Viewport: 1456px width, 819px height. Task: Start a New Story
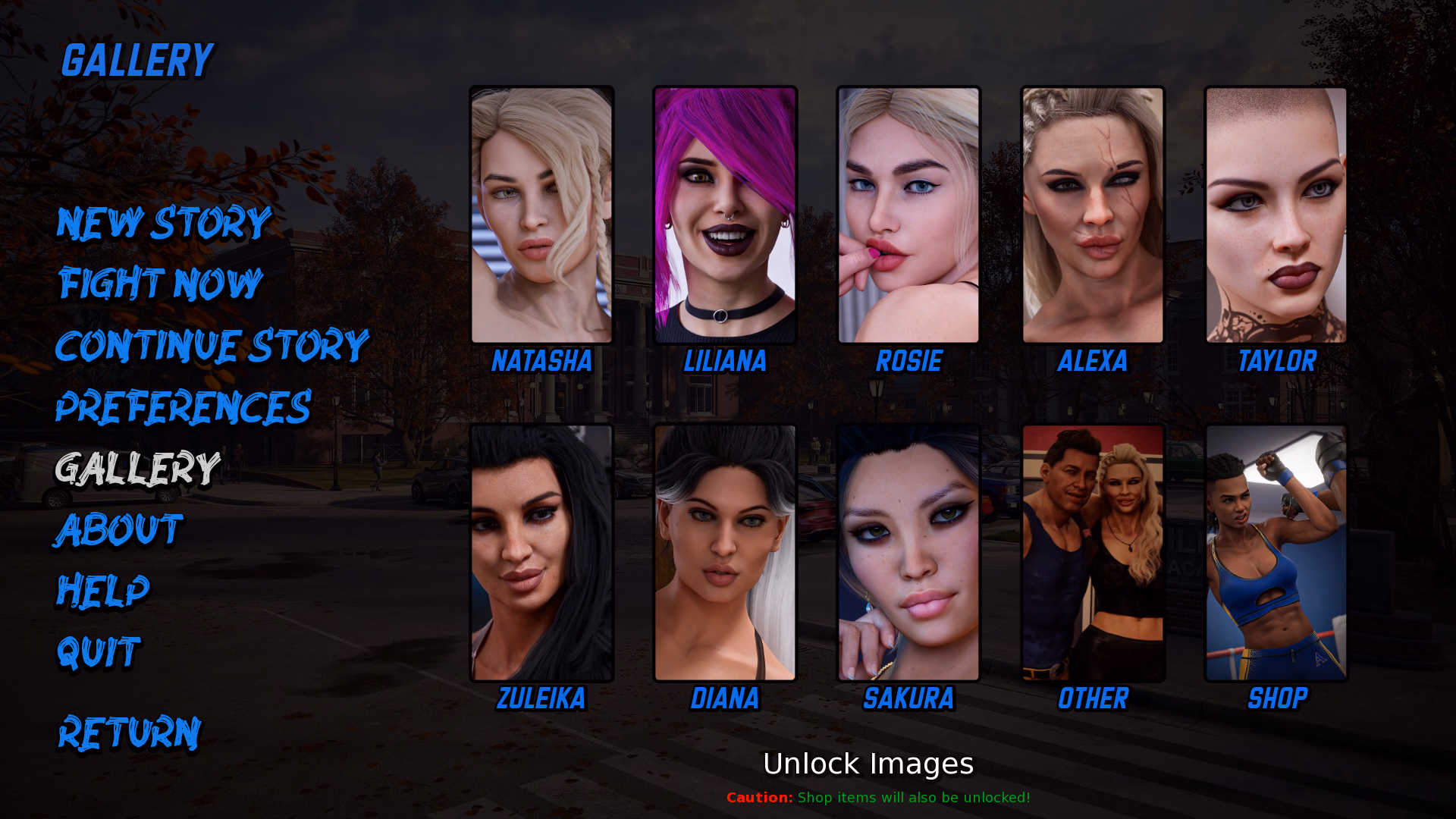click(164, 223)
